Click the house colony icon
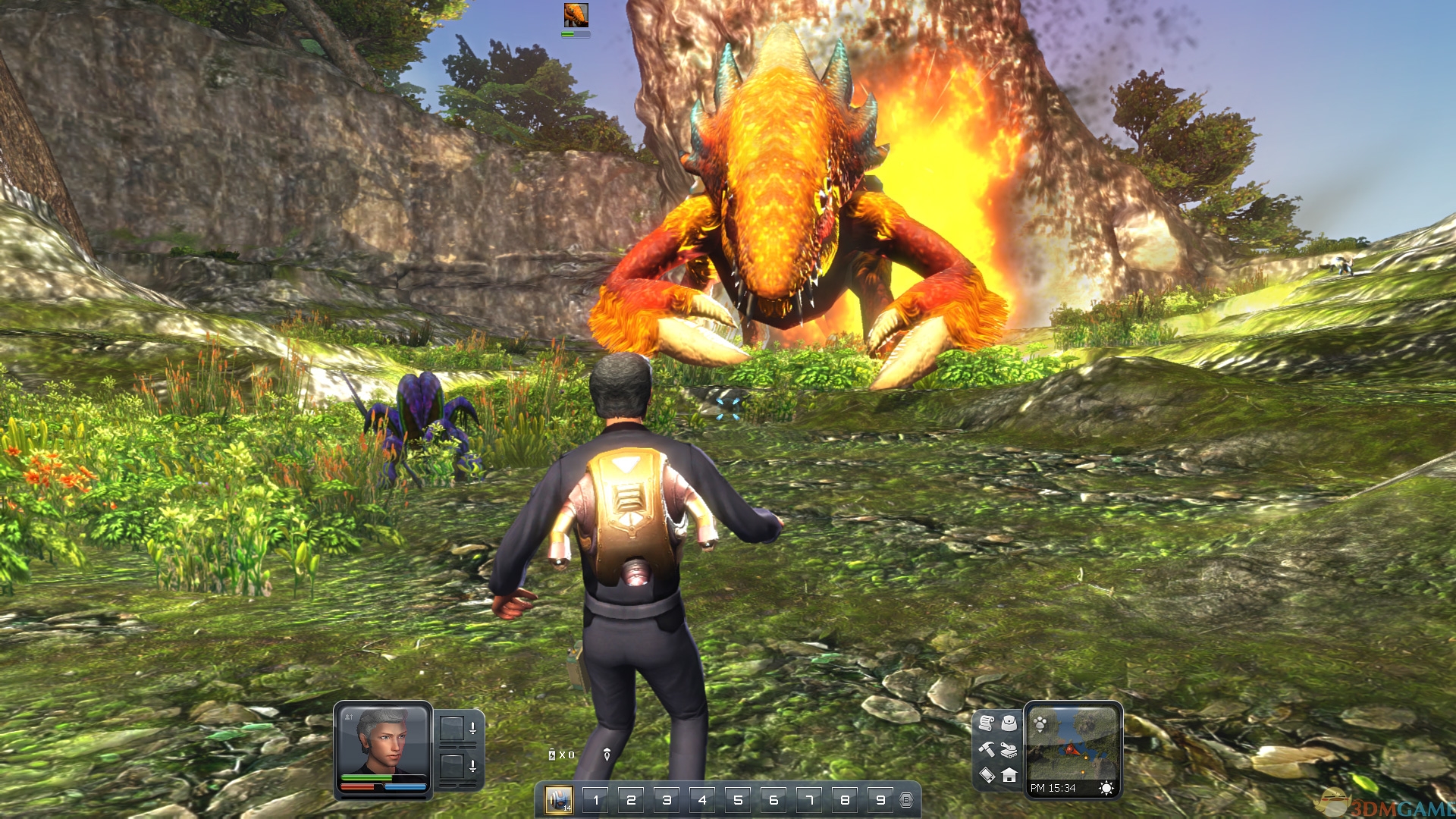The image size is (1456, 819). [x=1009, y=775]
